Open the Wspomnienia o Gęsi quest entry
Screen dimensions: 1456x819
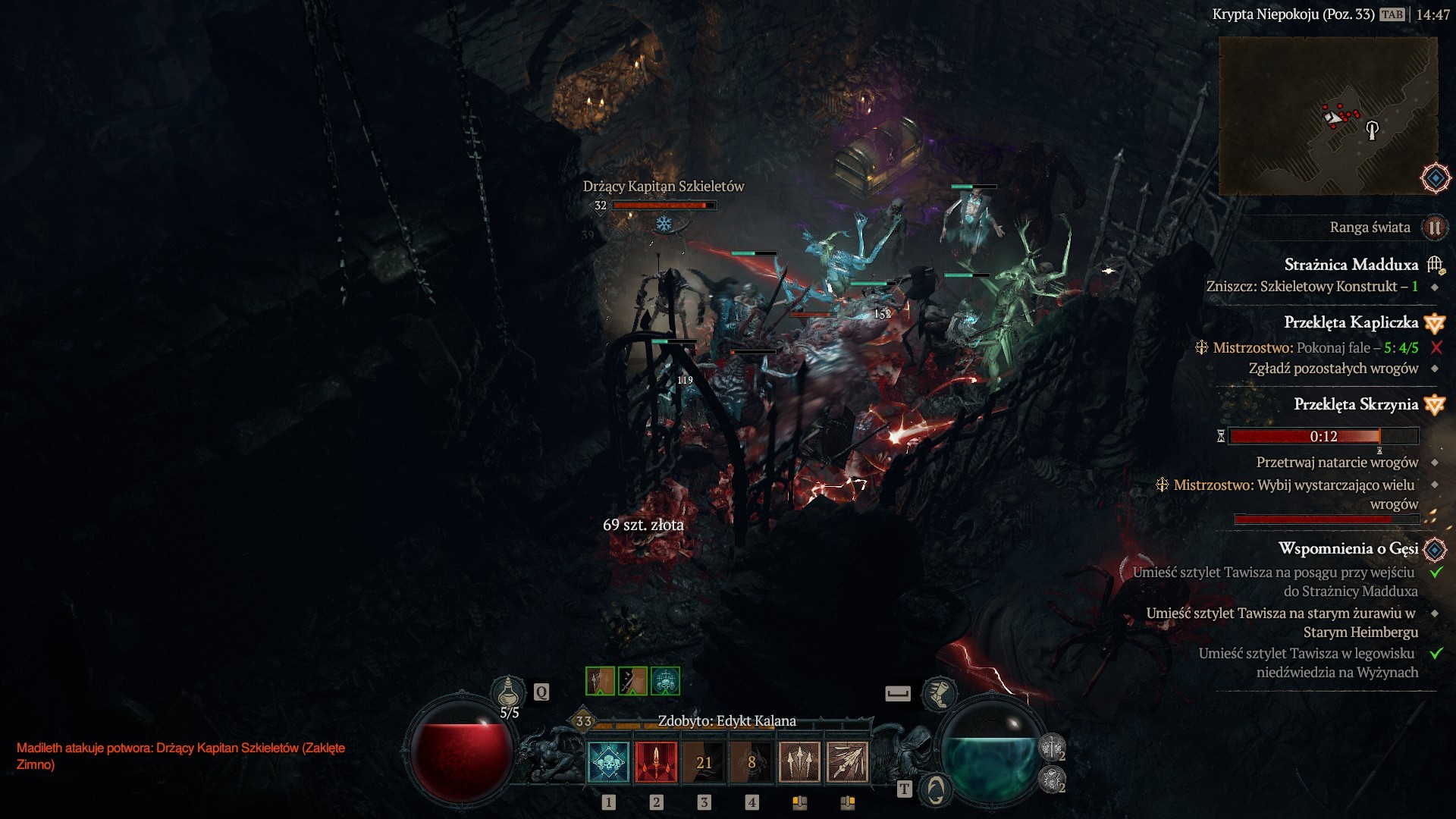1348,548
